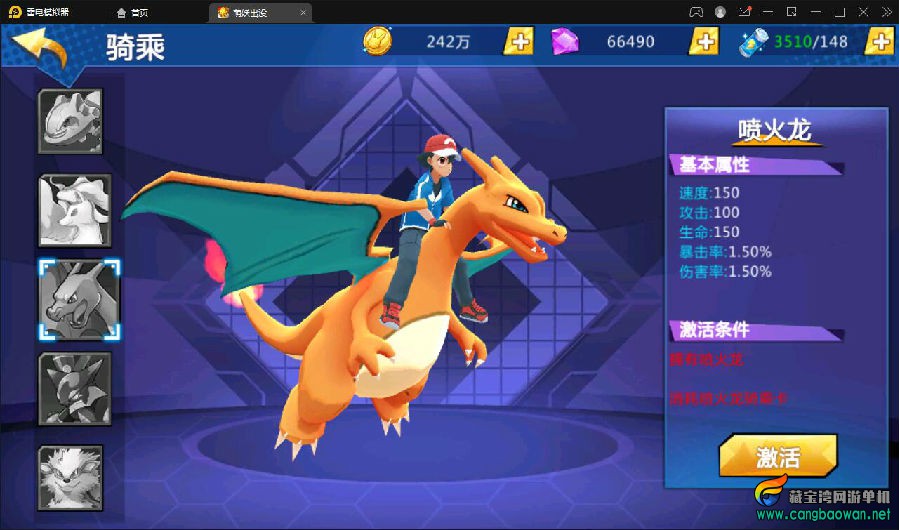Add more gold coins with the plus button
The height and width of the screenshot is (530, 899).
pos(518,41)
